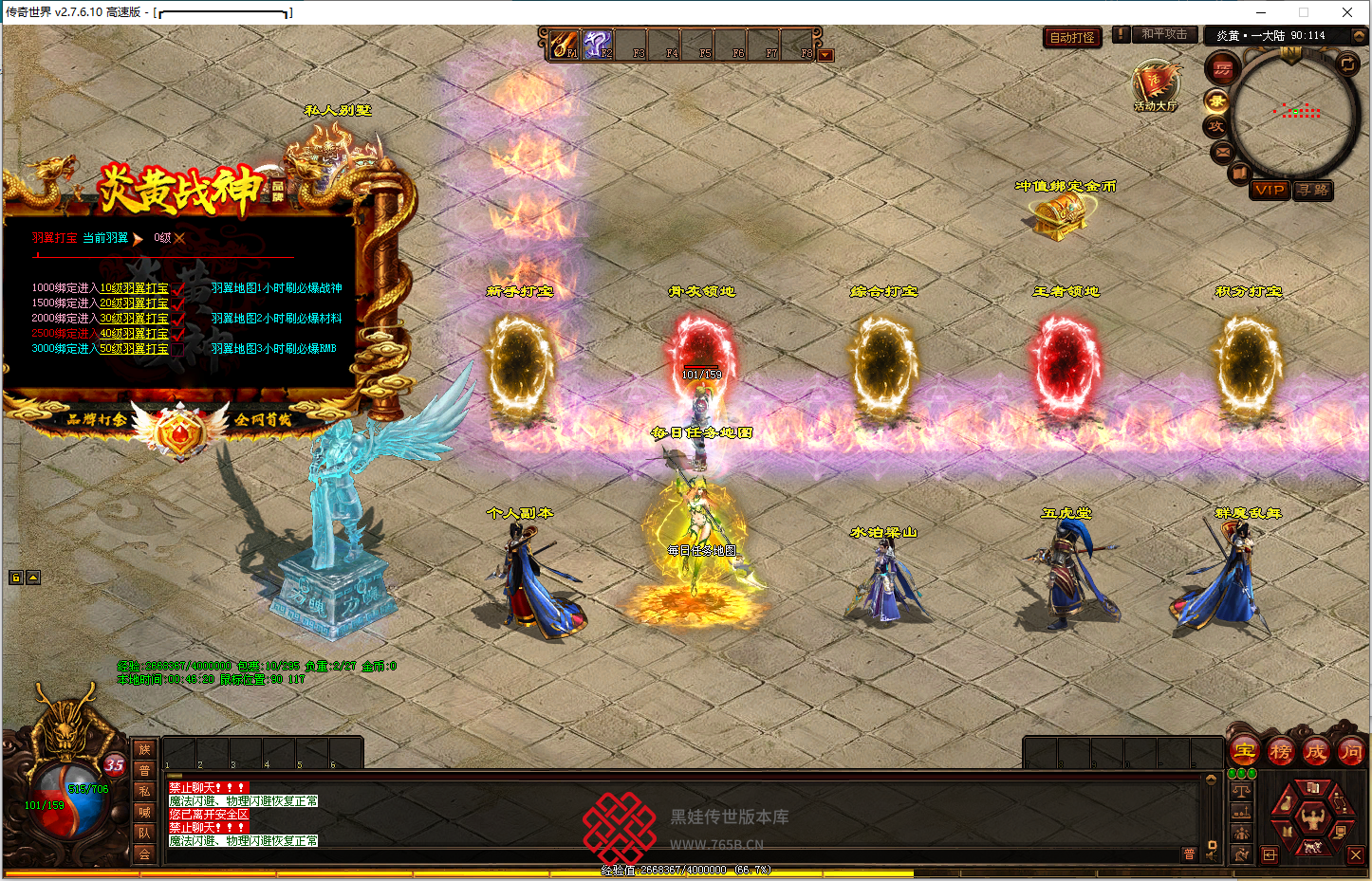Open the mail envelope icon beside minimap
The height and width of the screenshot is (881, 1372).
pyautogui.click(x=1222, y=152)
